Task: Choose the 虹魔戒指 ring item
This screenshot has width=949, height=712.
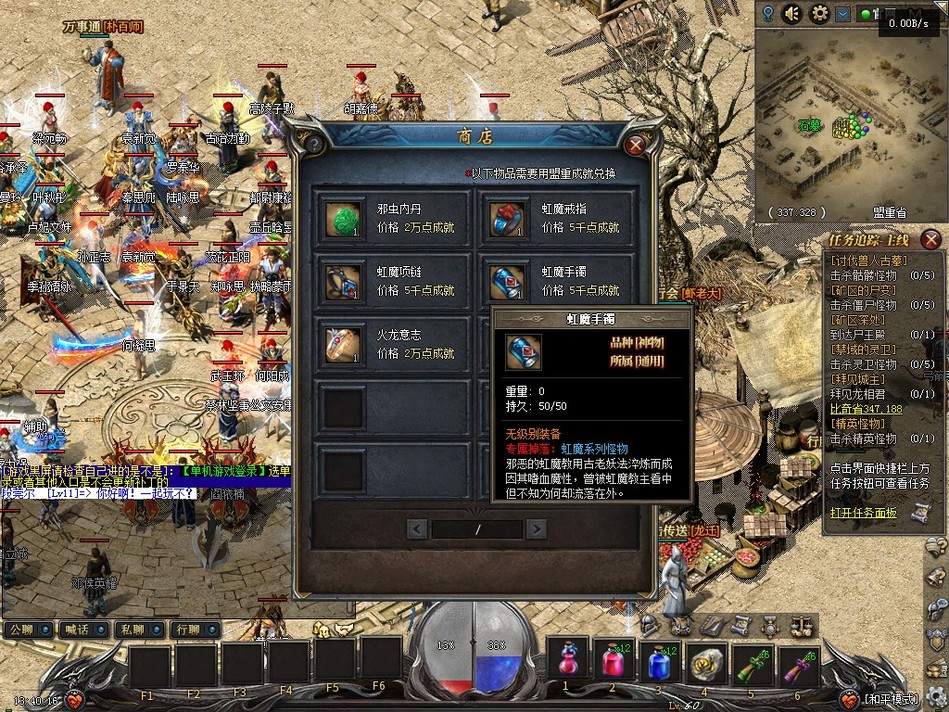Action: tap(509, 220)
